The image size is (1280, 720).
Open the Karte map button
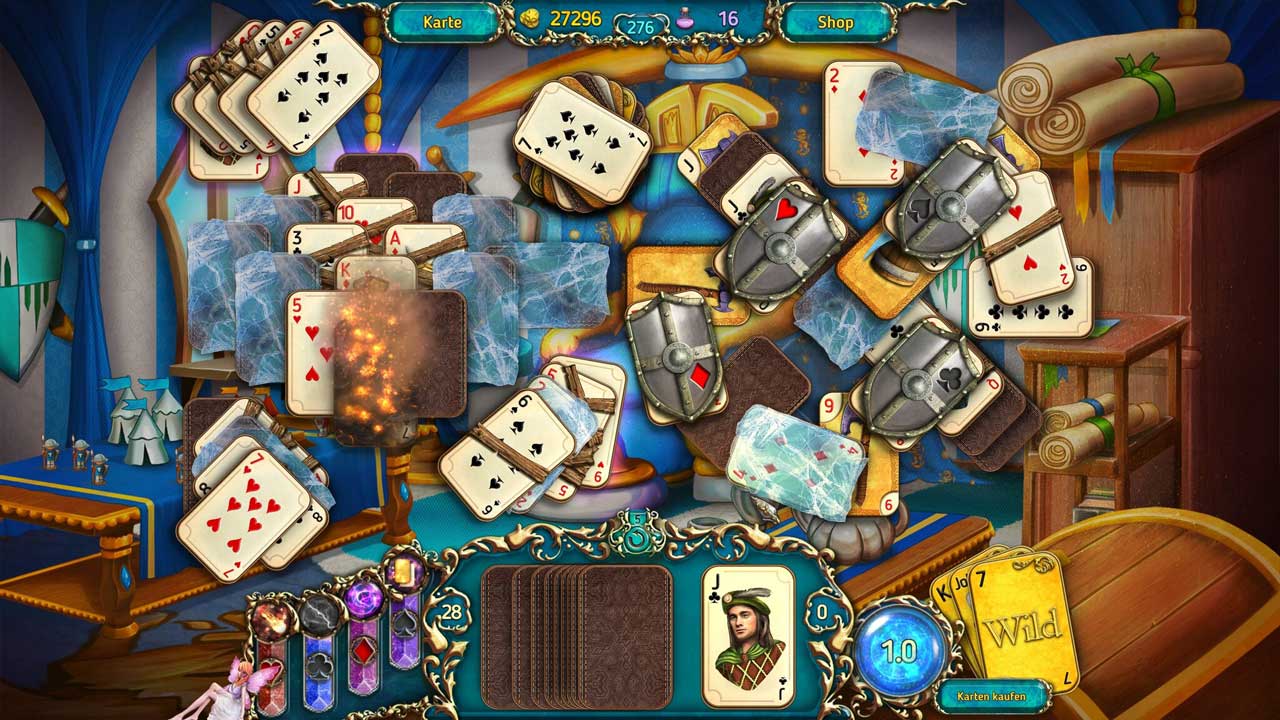click(x=442, y=21)
